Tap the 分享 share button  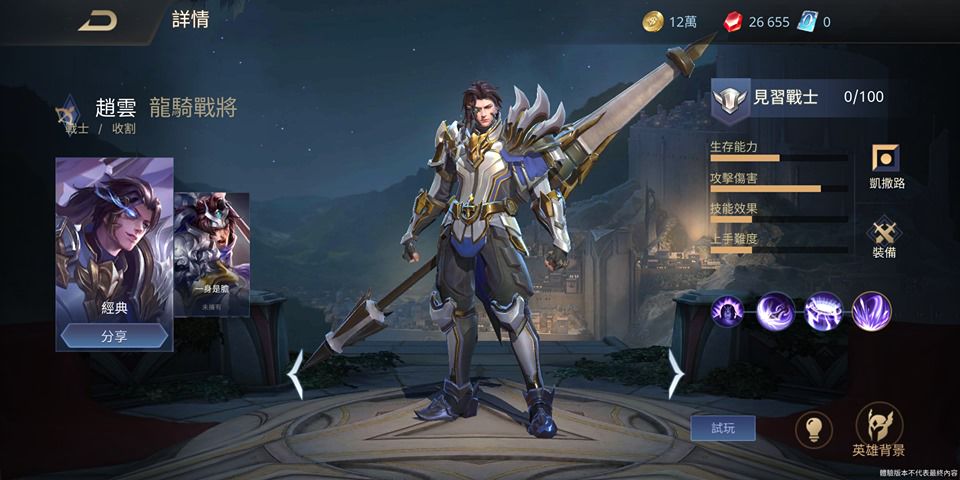coord(114,336)
